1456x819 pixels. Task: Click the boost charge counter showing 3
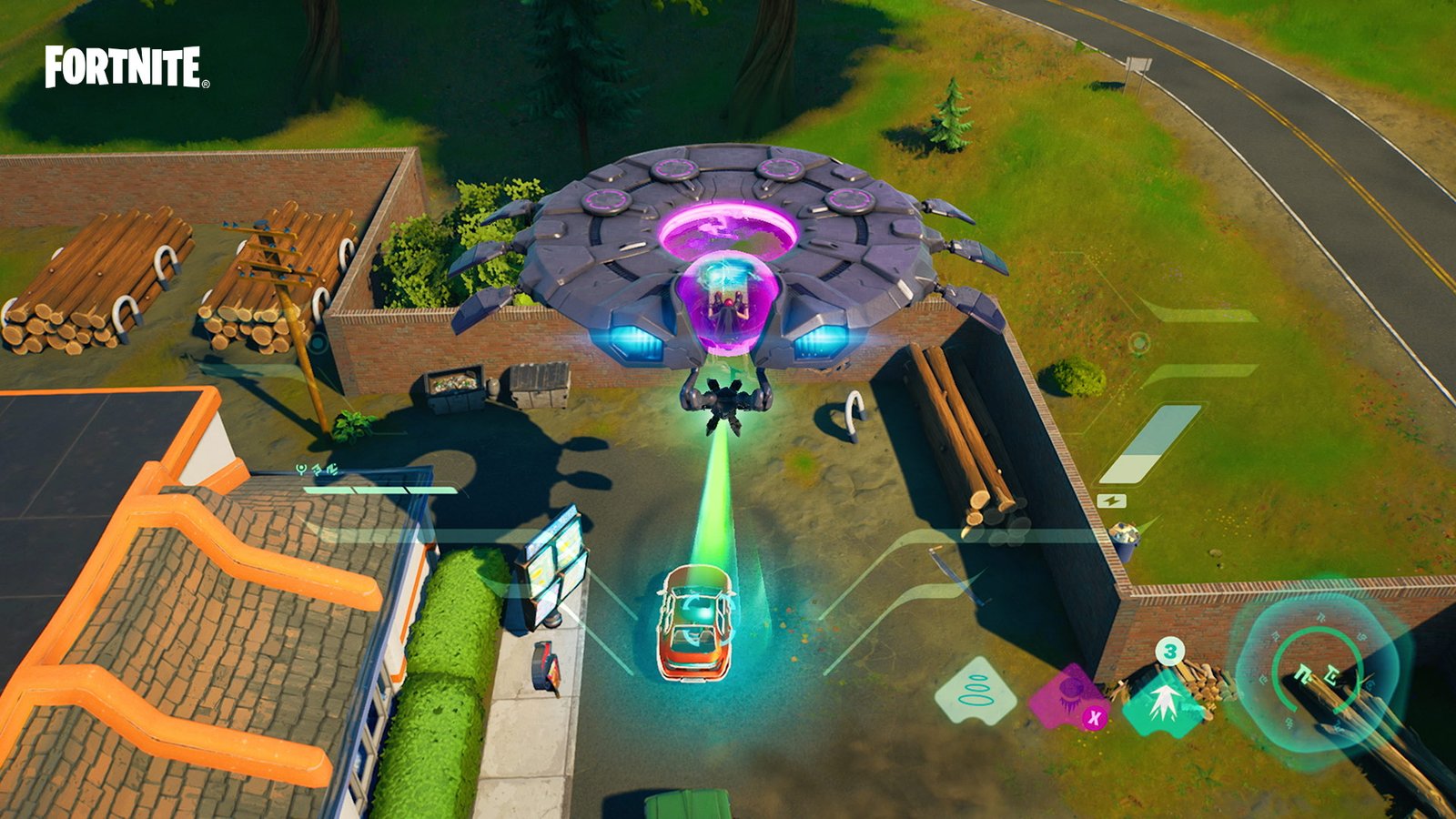tap(1170, 651)
